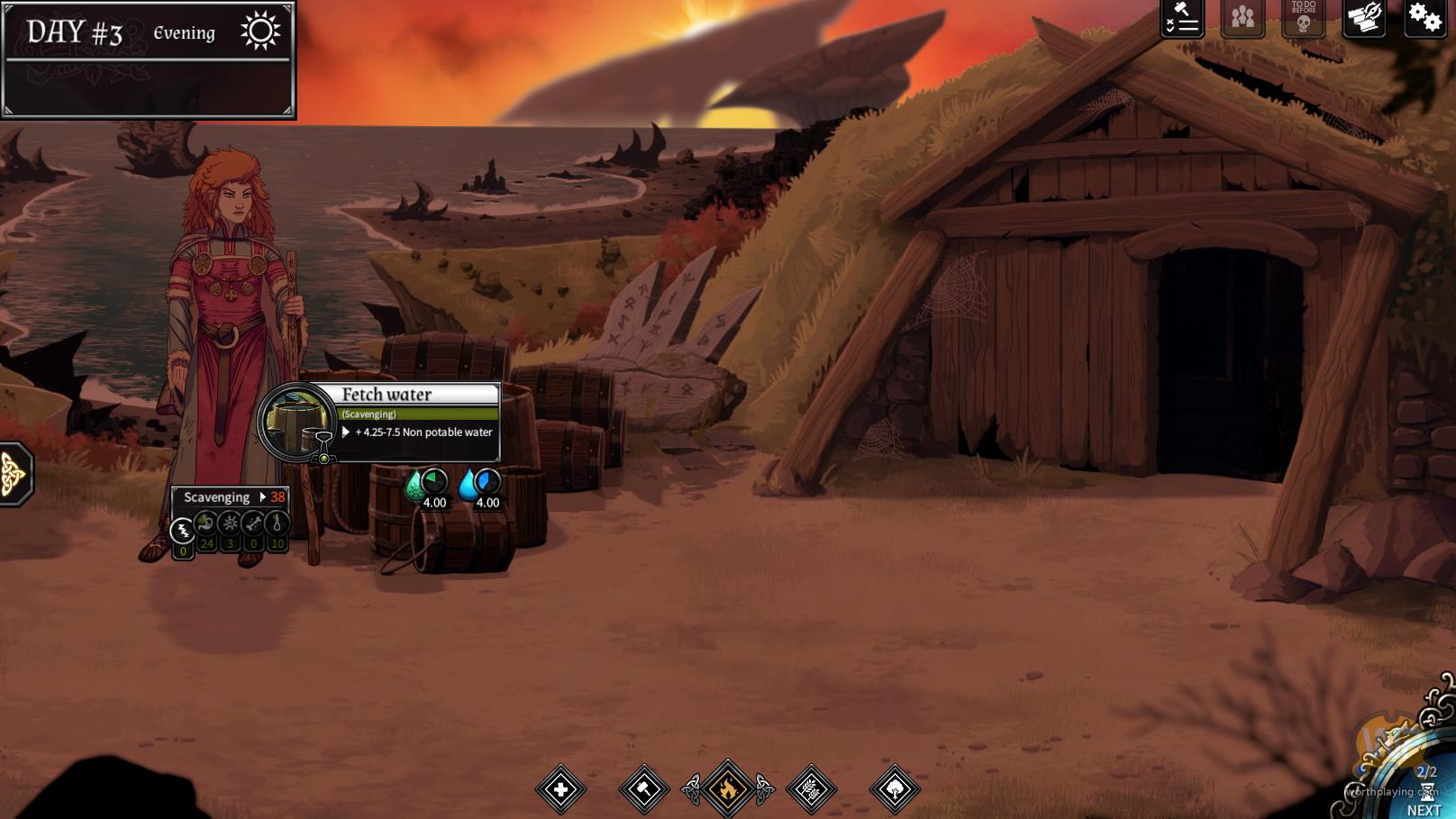The image size is (1456, 819).
Task: Show the group of survivors panel
Action: (x=1242, y=19)
